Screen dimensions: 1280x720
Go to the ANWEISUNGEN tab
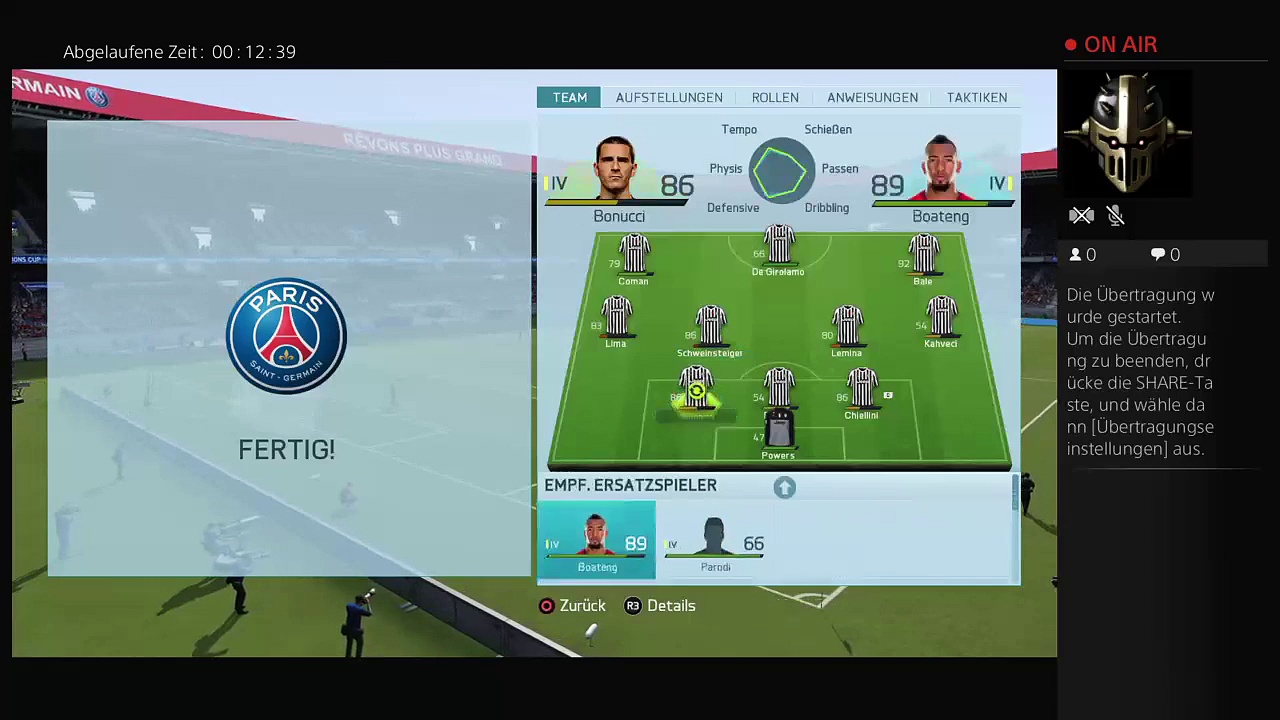[x=872, y=97]
